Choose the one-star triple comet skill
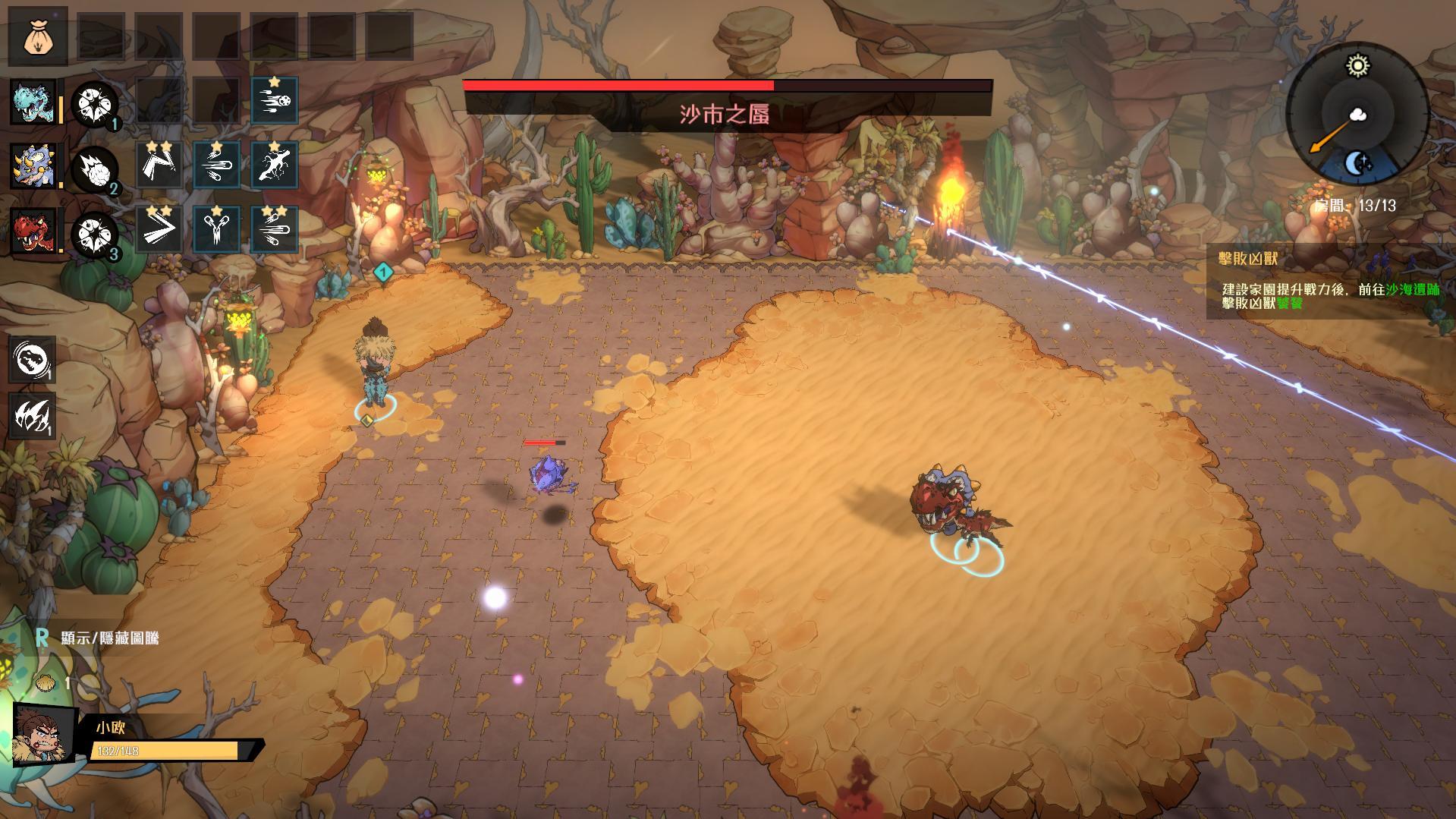Screen dimensions: 1456x819 [x=216, y=165]
